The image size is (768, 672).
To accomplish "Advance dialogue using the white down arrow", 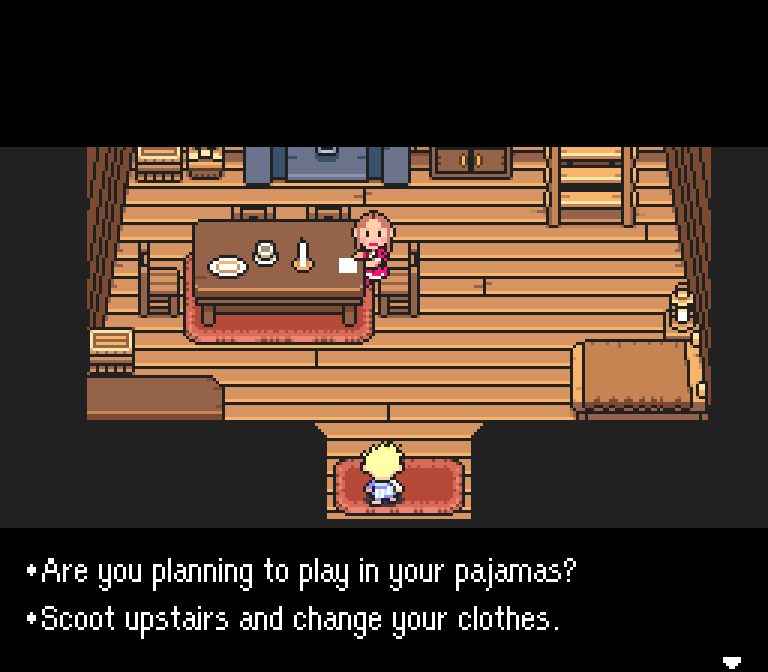I will [x=732, y=662].
